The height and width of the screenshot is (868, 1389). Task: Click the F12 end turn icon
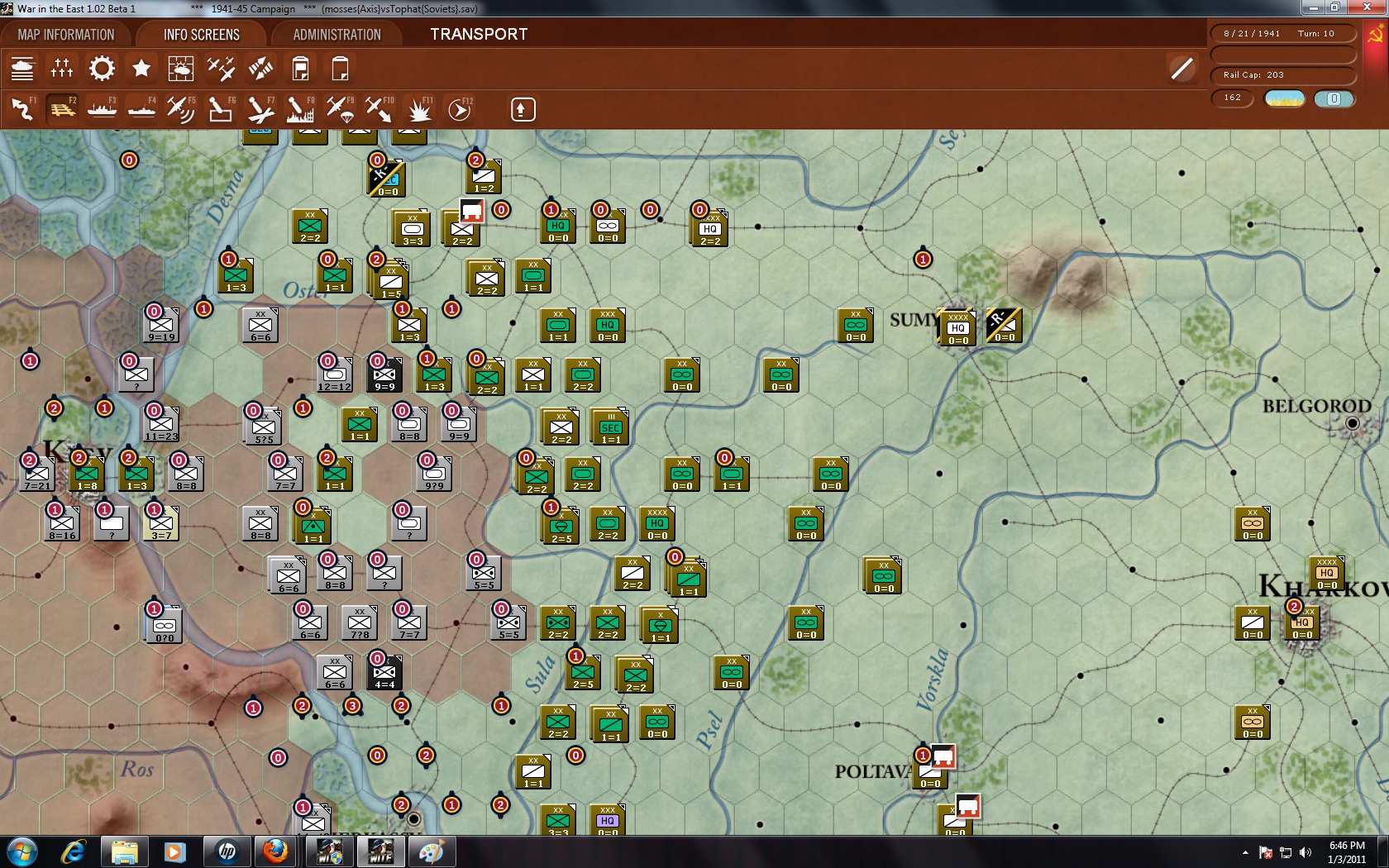pos(458,108)
